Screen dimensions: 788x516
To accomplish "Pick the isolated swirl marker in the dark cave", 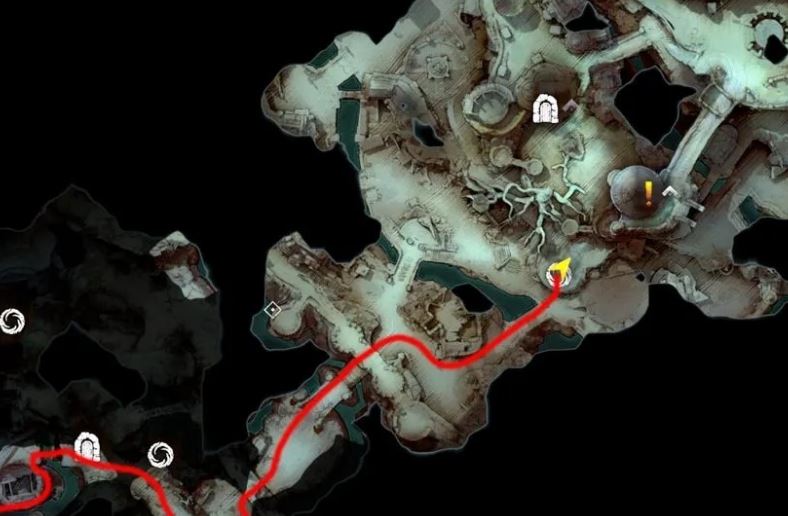I will pyautogui.click(x=13, y=319).
